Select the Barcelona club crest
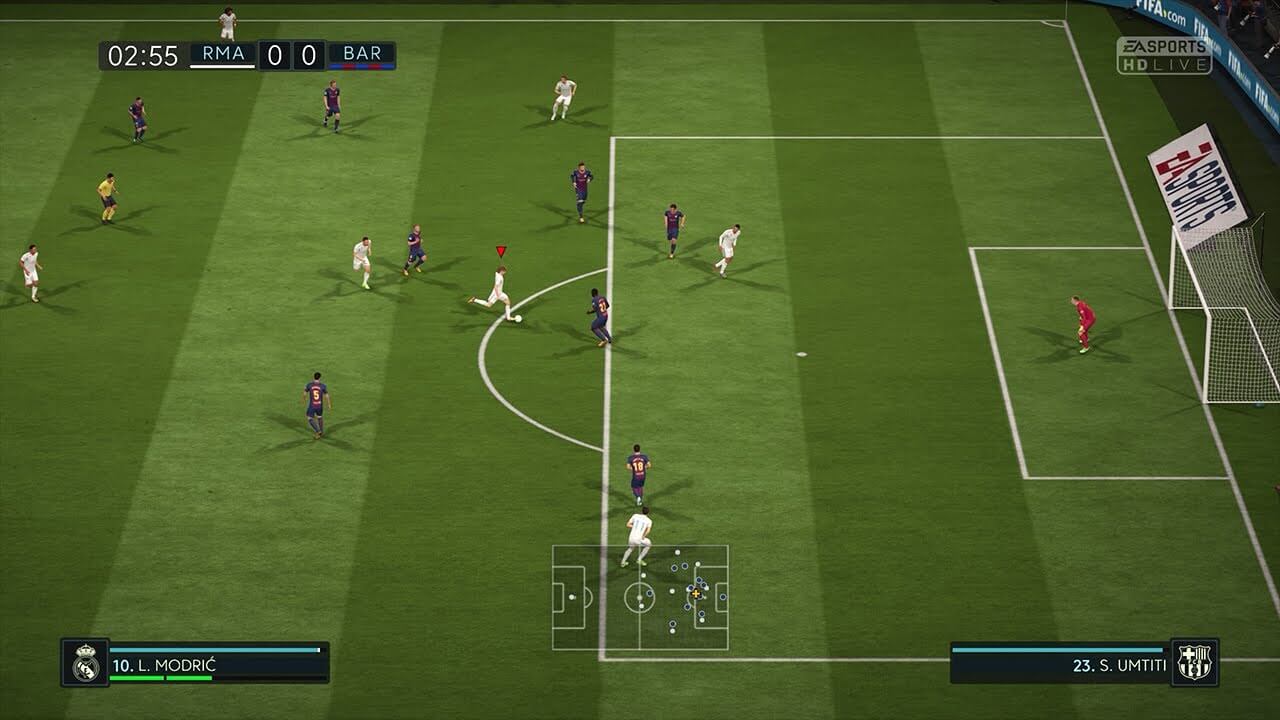Image resolution: width=1280 pixels, height=720 pixels. (x=1194, y=662)
